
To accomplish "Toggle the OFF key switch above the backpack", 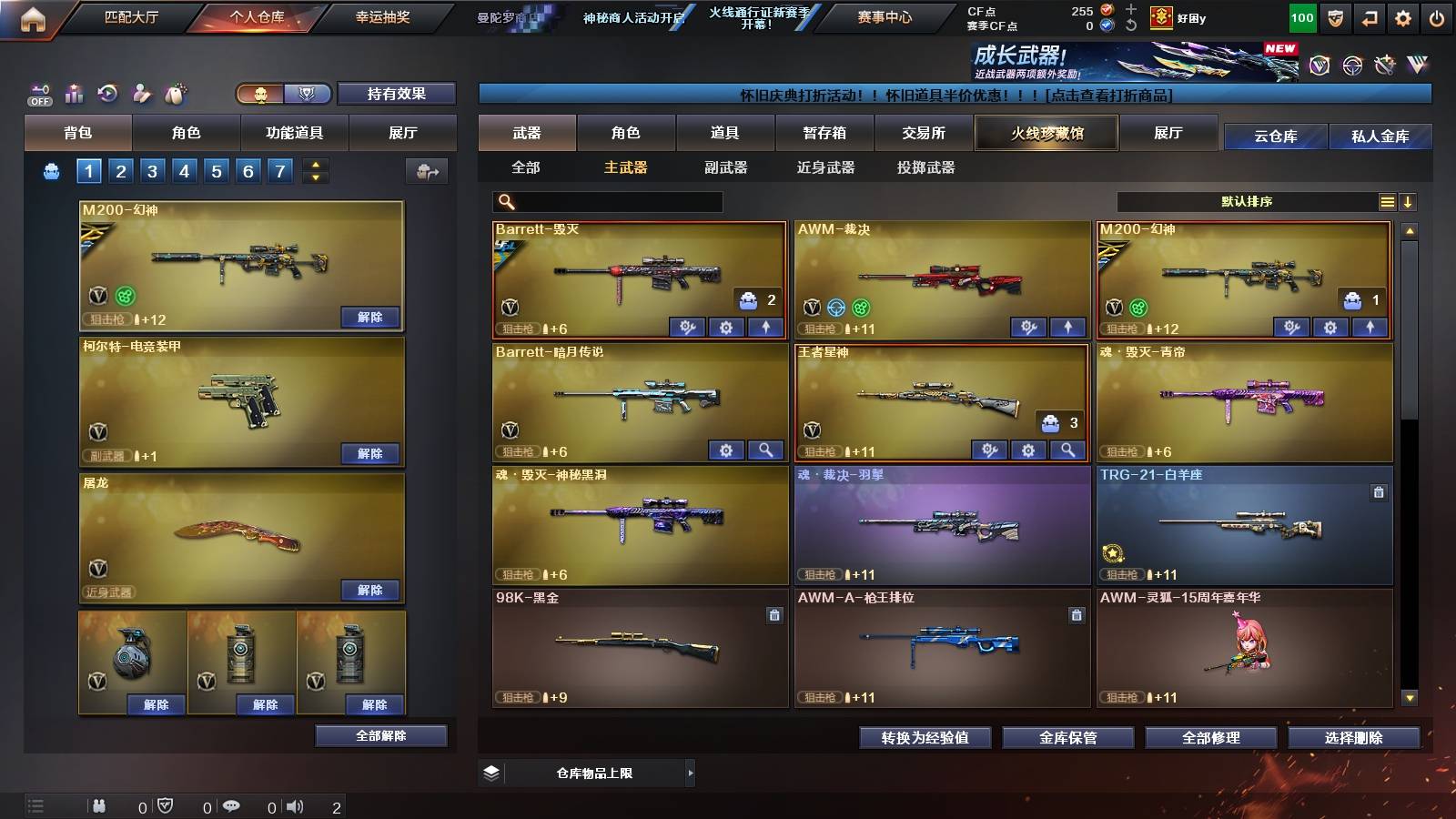I will (x=38, y=94).
